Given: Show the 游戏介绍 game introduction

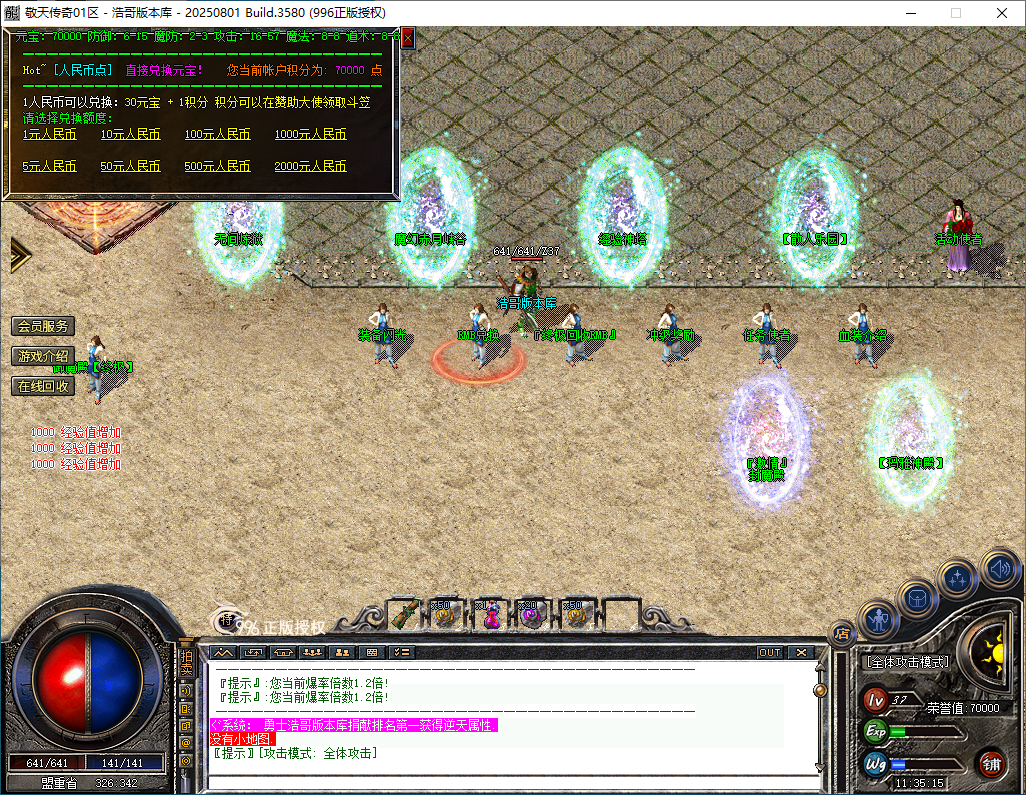Looking at the screenshot, I should click(x=43, y=356).
